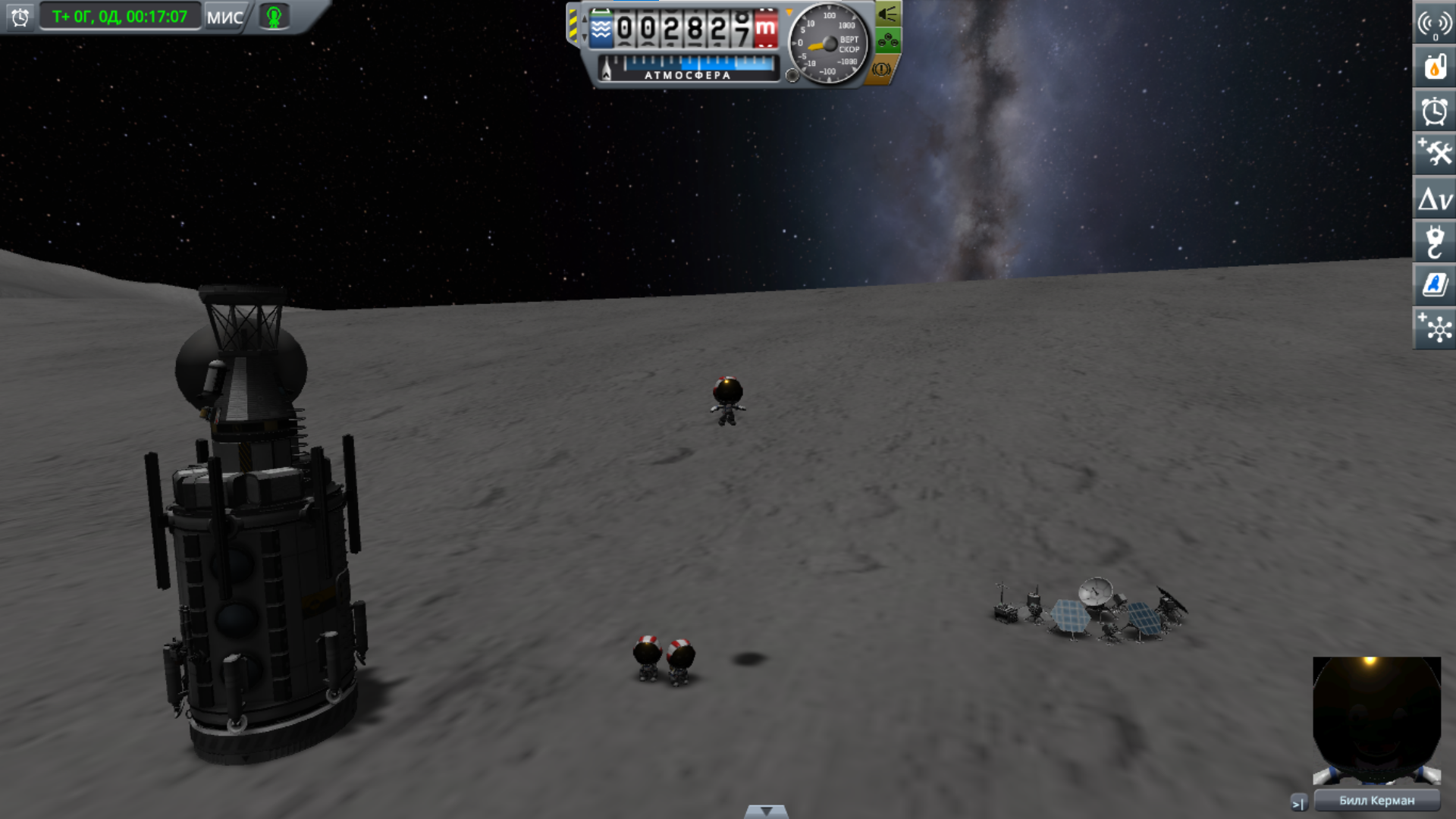Toggle the МИС mission time mode button
The height and width of the screenshot is (819, 1456).
tap(224, 17)
